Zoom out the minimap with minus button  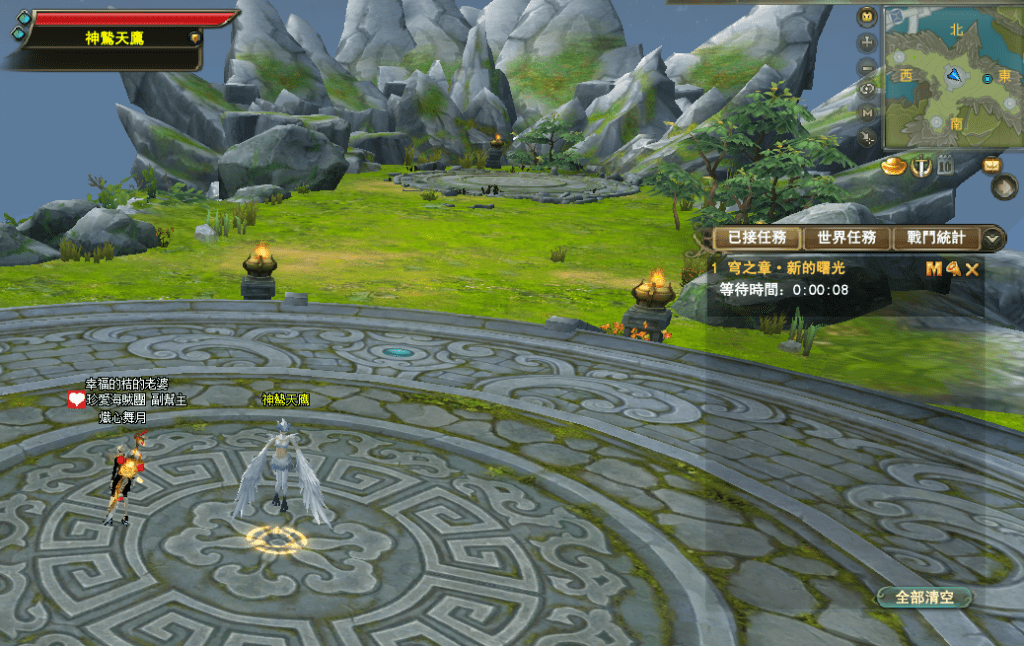[867, 67]
